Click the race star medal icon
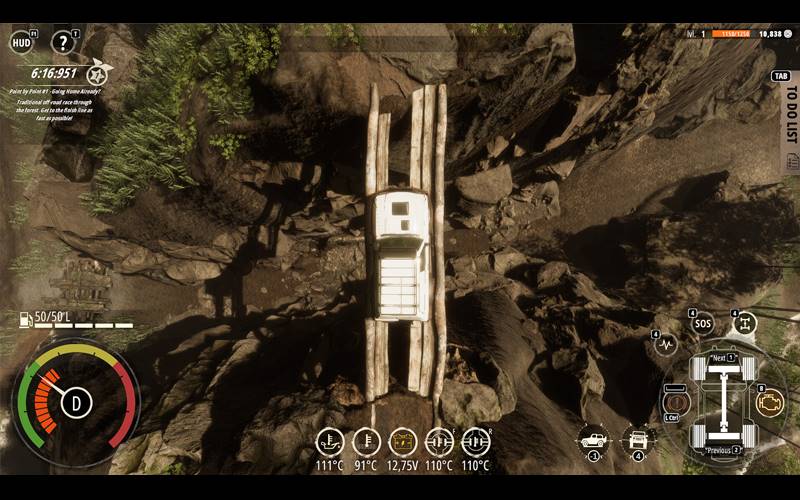Image resolution: width=800 pixels, height=500 pixels. (x=98, y=73)
